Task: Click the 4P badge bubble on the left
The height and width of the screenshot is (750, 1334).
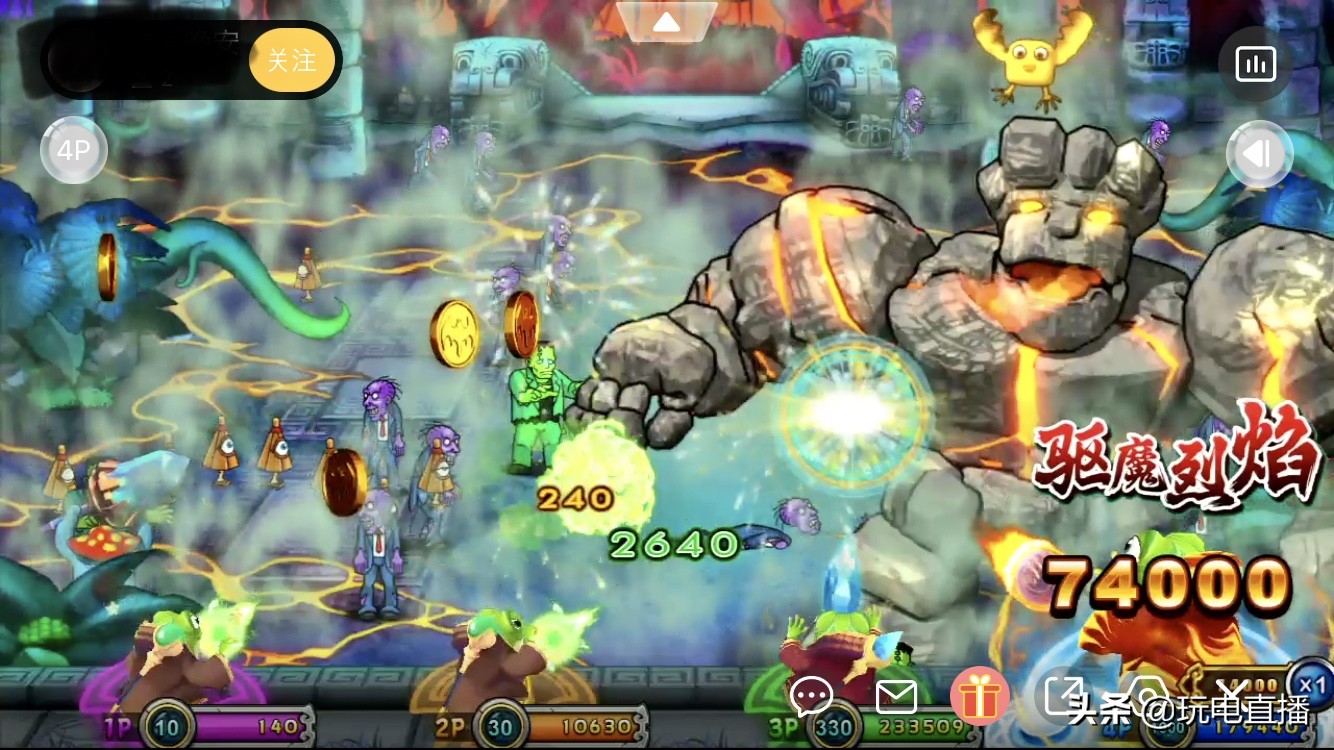Action: click(x=73, y=150)
